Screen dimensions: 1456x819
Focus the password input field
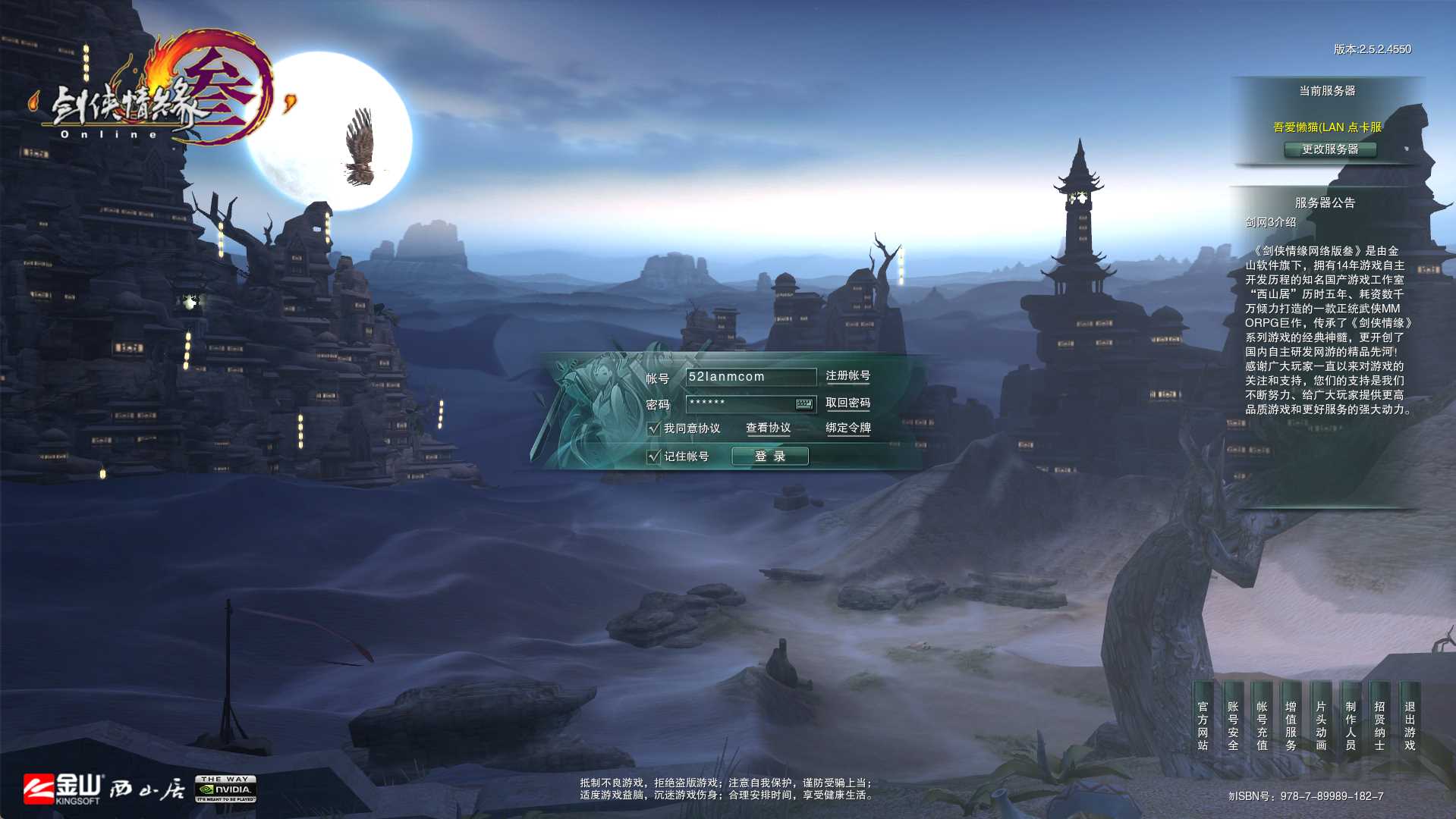(740, 403)
